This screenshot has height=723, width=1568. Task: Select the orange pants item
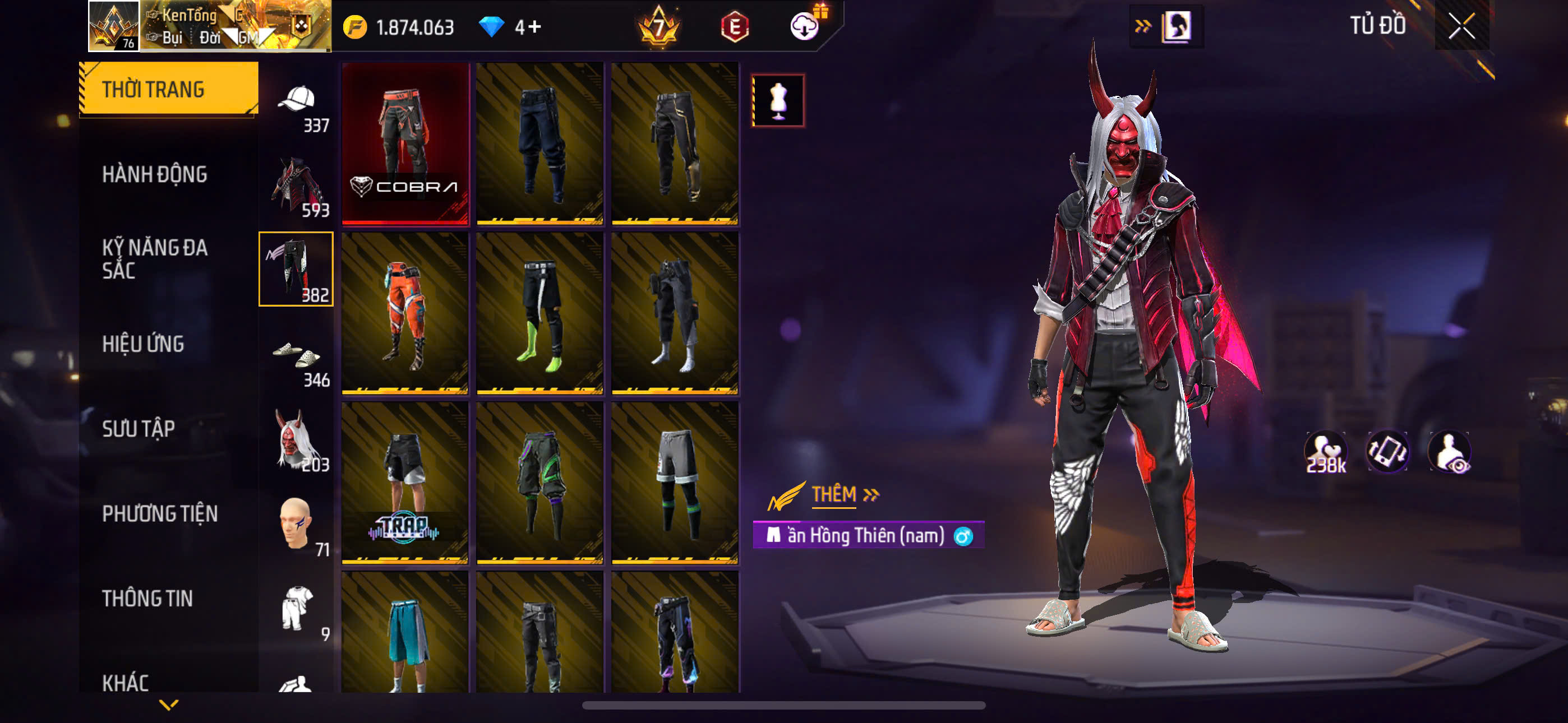[405, 313]
